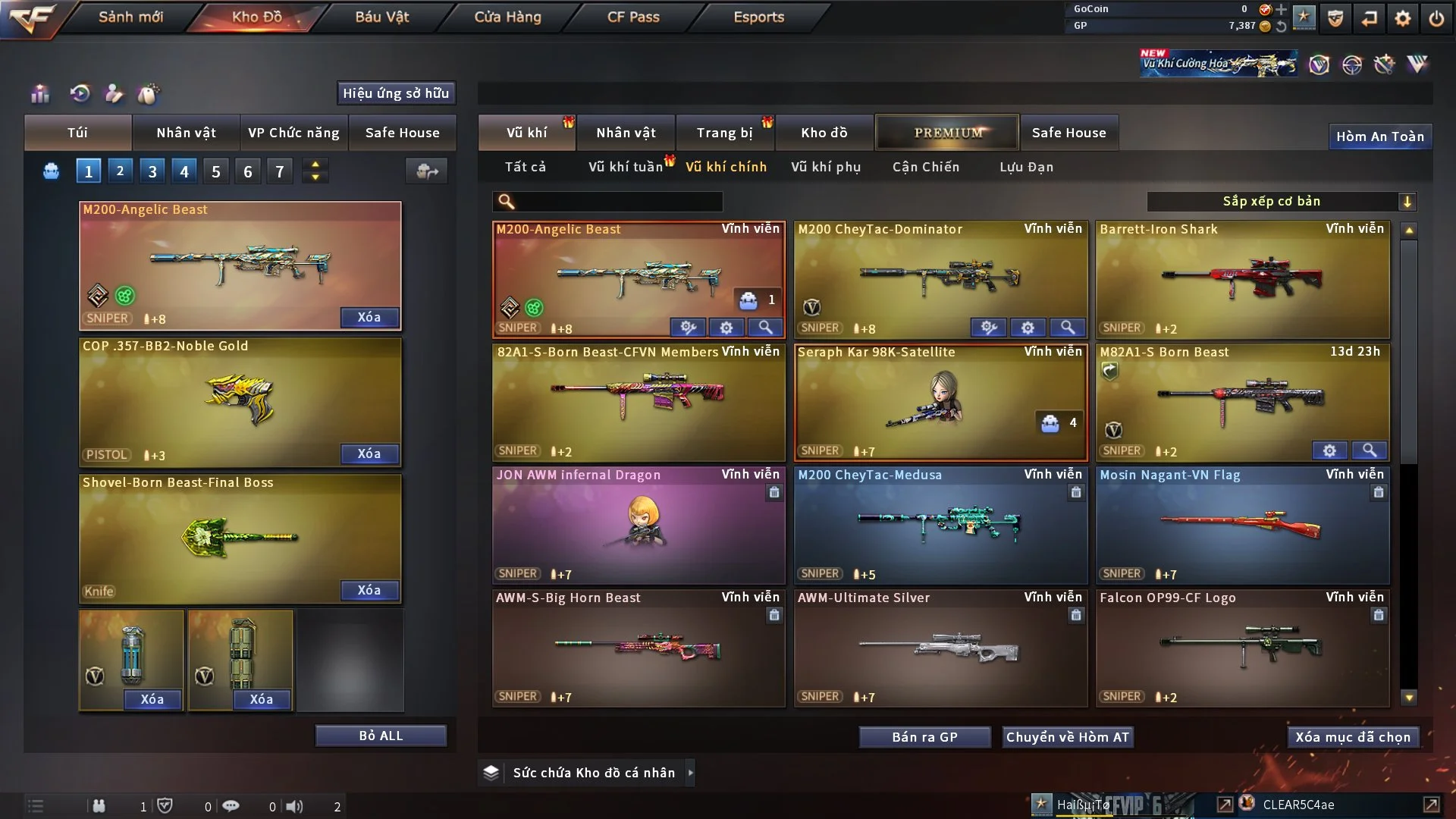Select the PREMIUM storage tab
This screenshot has width=1456, height=819.
pos(948,133)
